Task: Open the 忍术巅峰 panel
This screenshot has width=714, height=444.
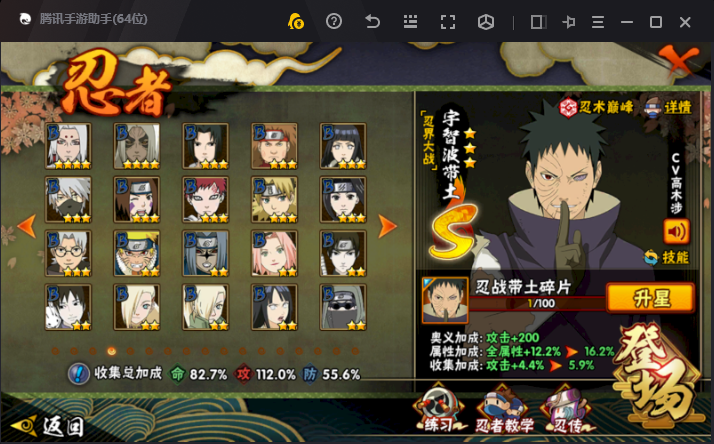Action: (599, 106)
